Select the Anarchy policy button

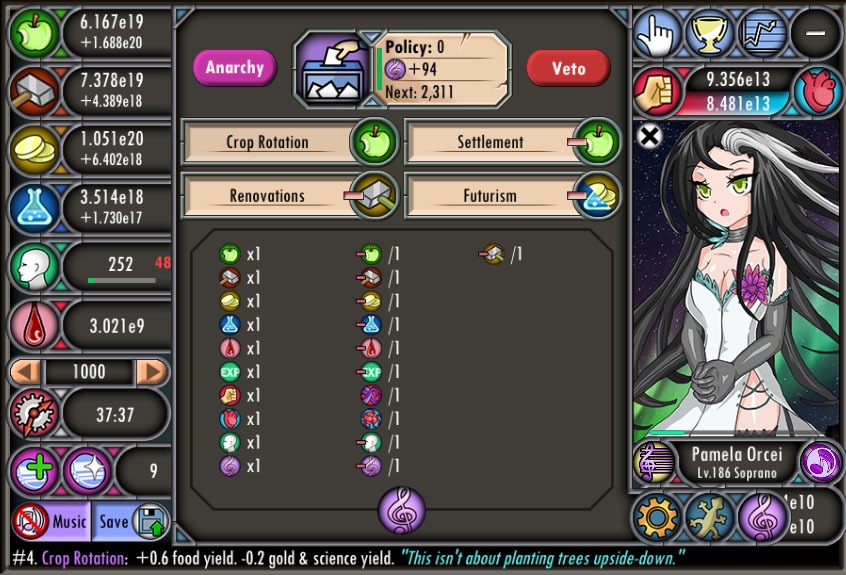click(x=235, y=68)
